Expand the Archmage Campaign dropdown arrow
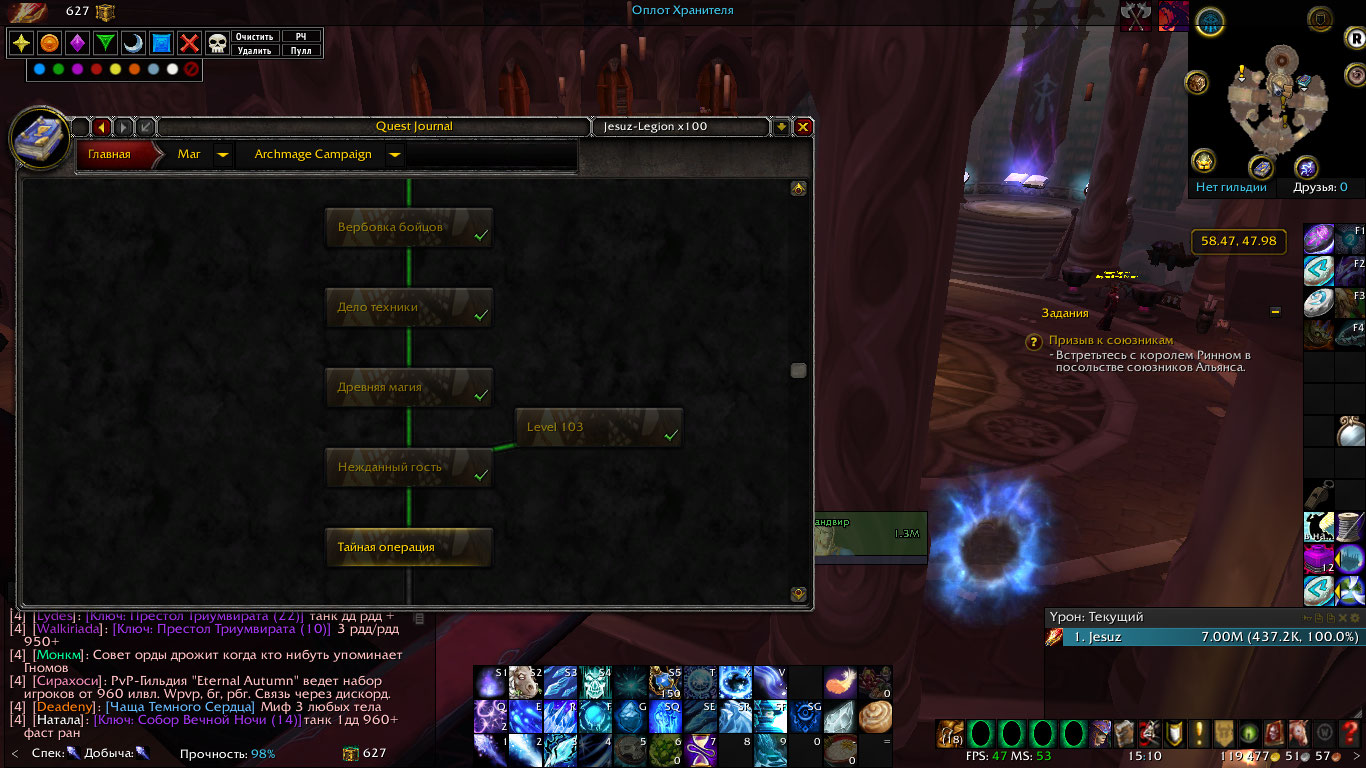The height and width of the screenshot is (768, 1366). pyautogui.click(x=395, y=155)
